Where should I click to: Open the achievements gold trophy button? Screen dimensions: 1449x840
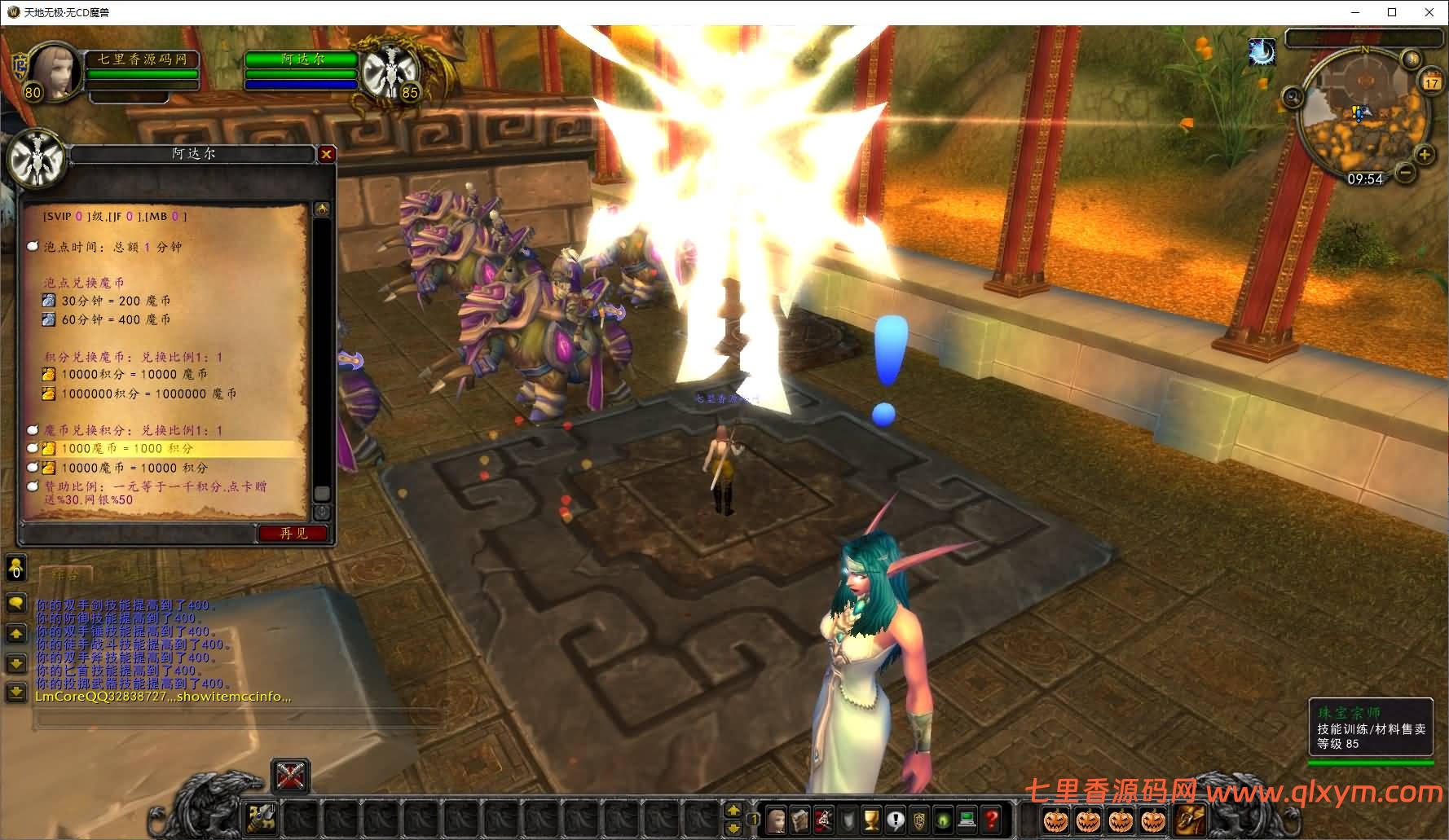pos(871,819)
